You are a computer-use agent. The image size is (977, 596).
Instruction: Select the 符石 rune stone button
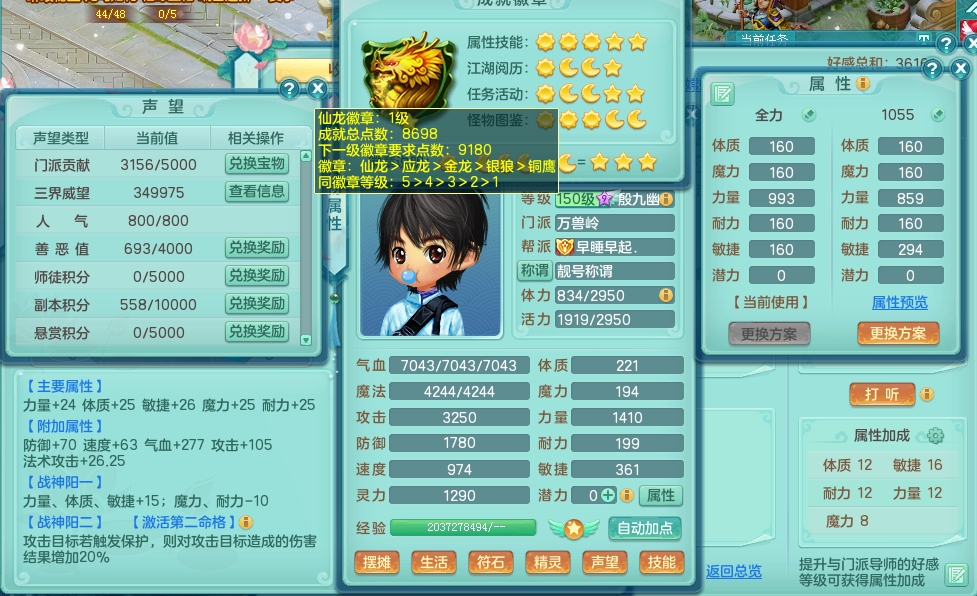coord(490,562)
